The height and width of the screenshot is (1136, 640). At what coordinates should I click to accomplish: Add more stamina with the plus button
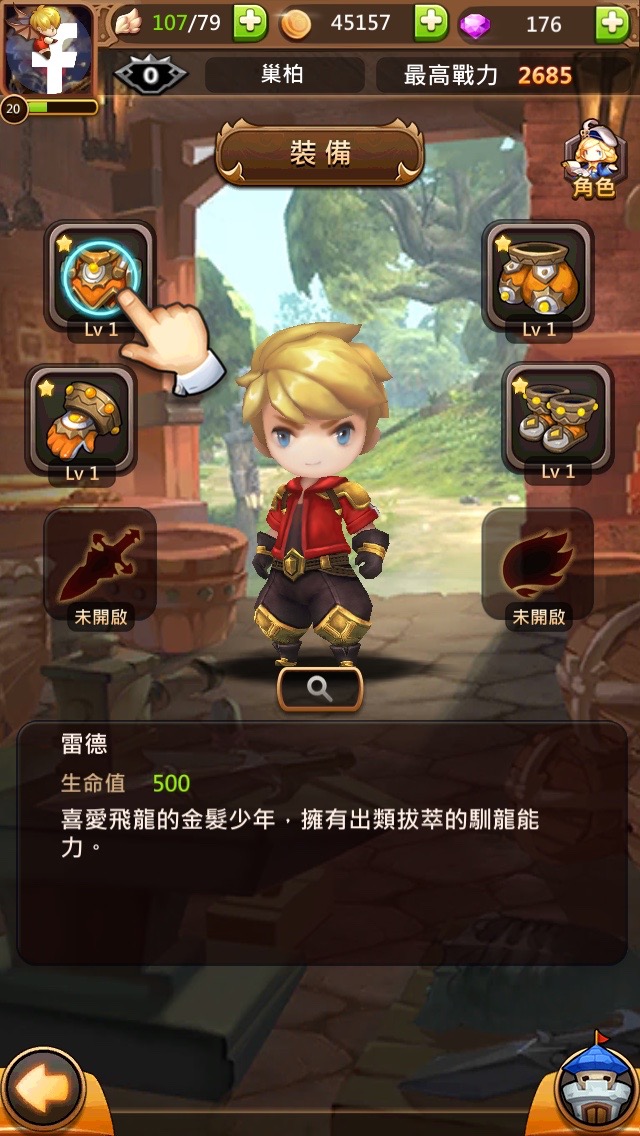tap(250, 23)
